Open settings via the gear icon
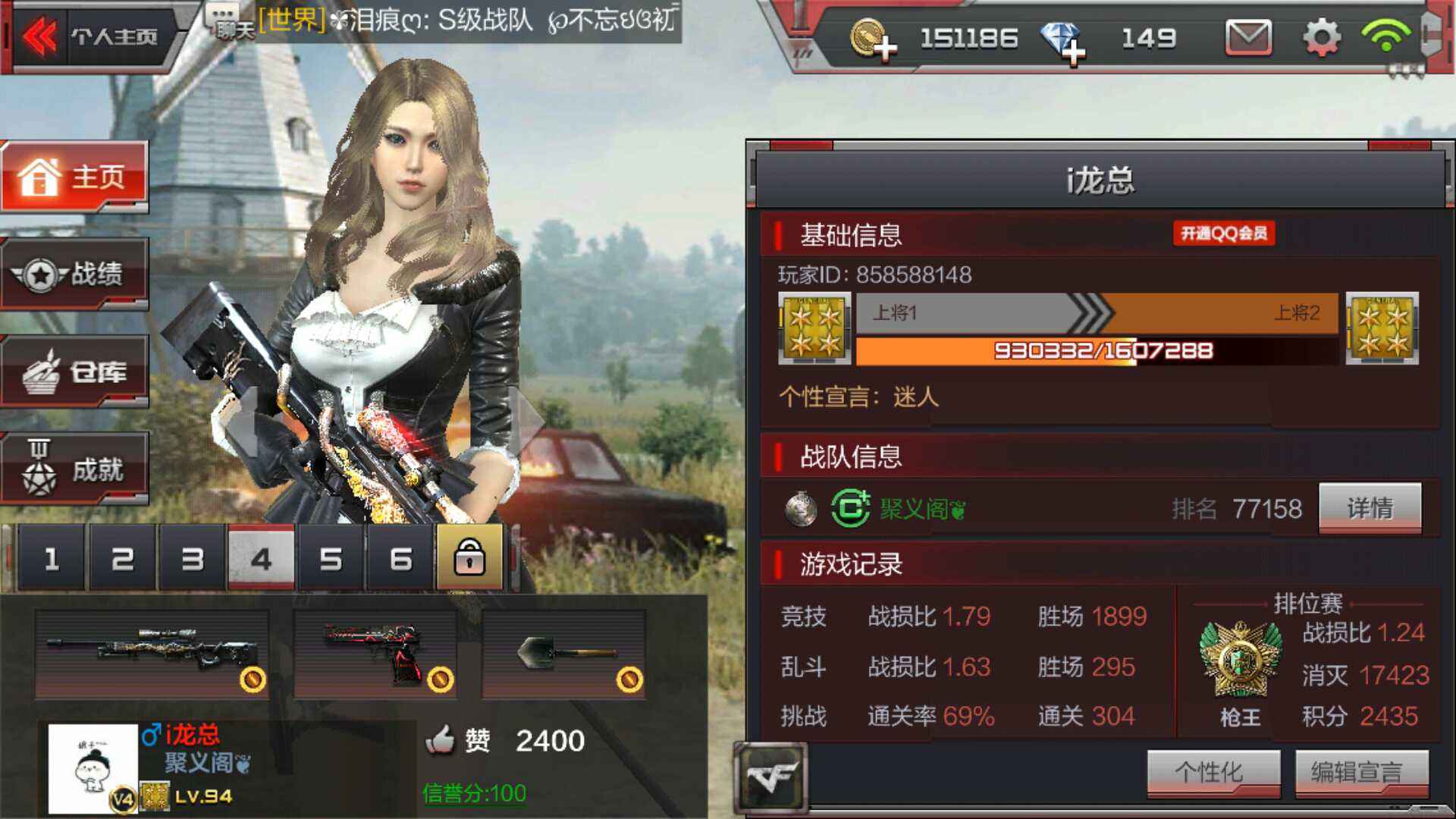 click(x=1321, y=37)
